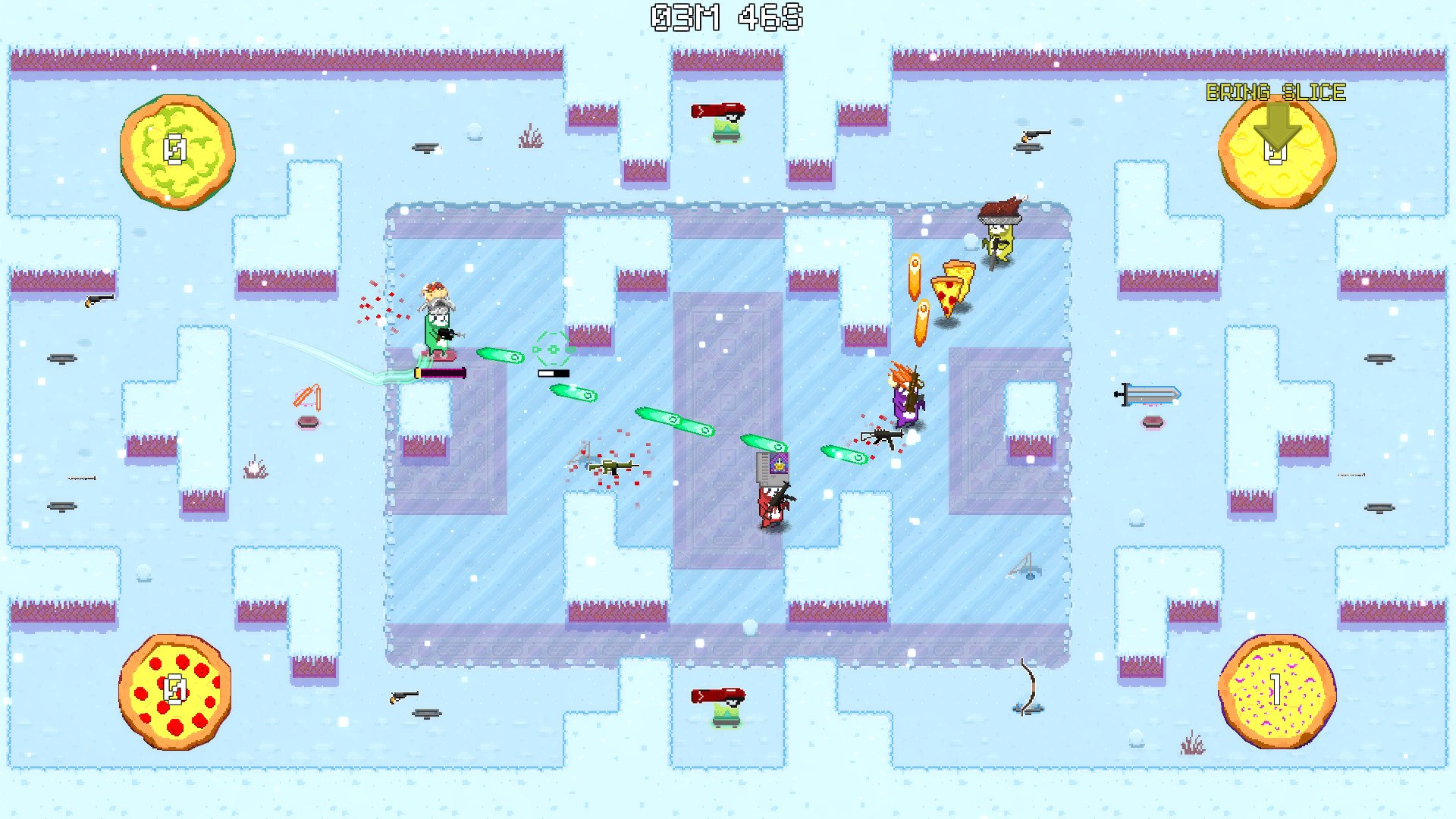Click the white reload progress bar
Screen dimensions: 1456x819
tap(553, 372)
